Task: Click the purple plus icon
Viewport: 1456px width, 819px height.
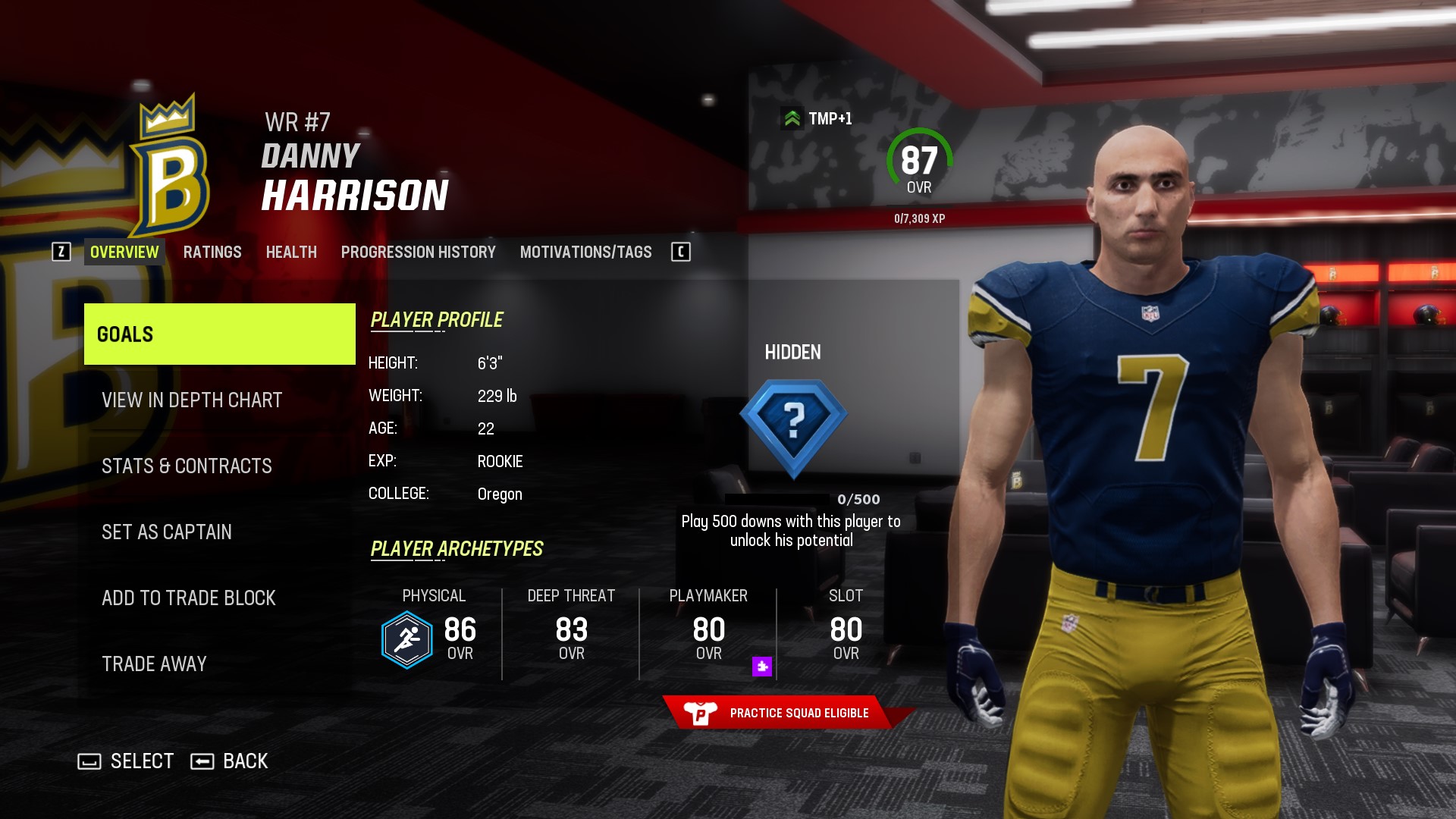Action: click(x=762, y=667)
